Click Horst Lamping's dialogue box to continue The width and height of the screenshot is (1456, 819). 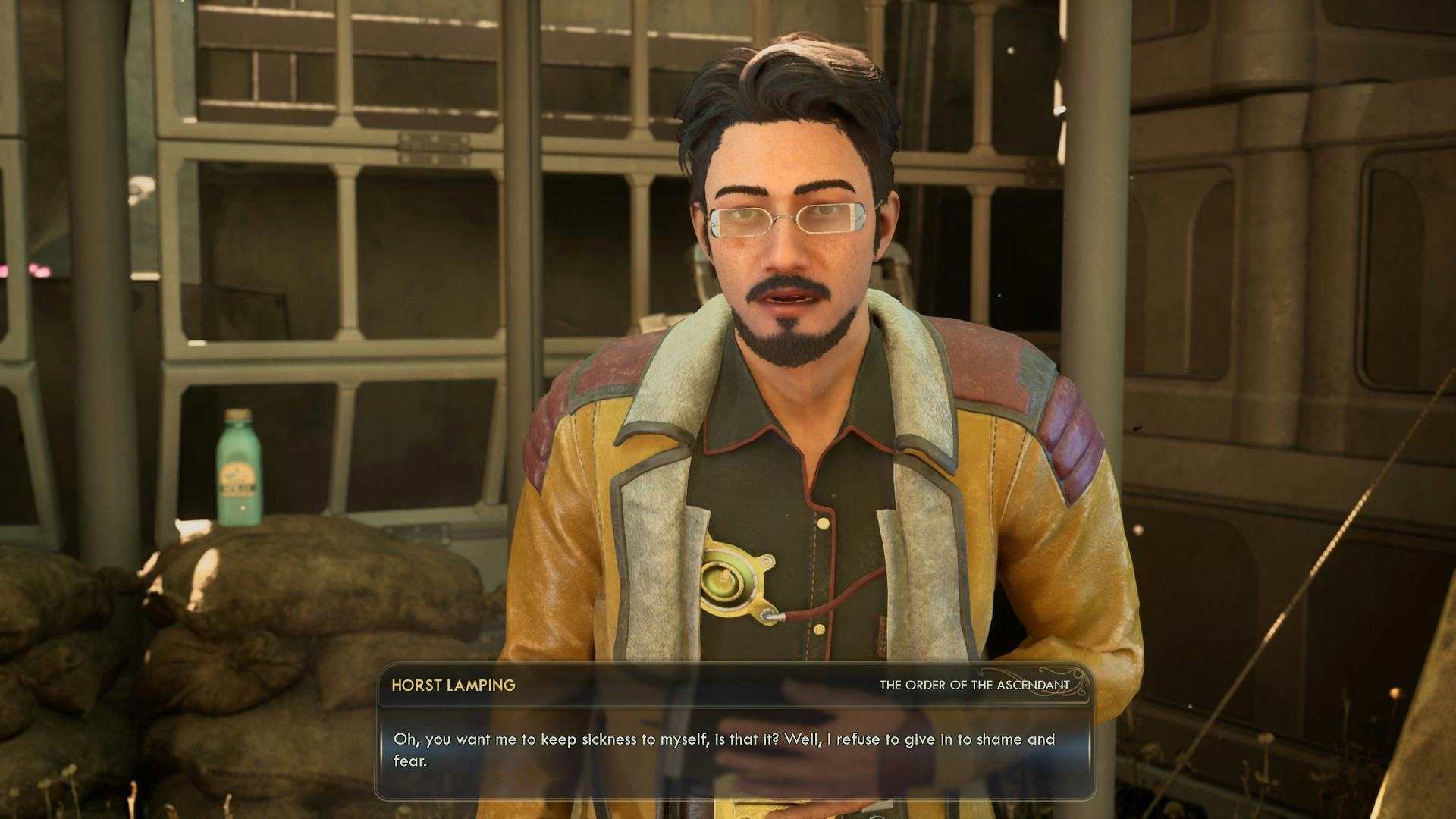tap(733, 749)
